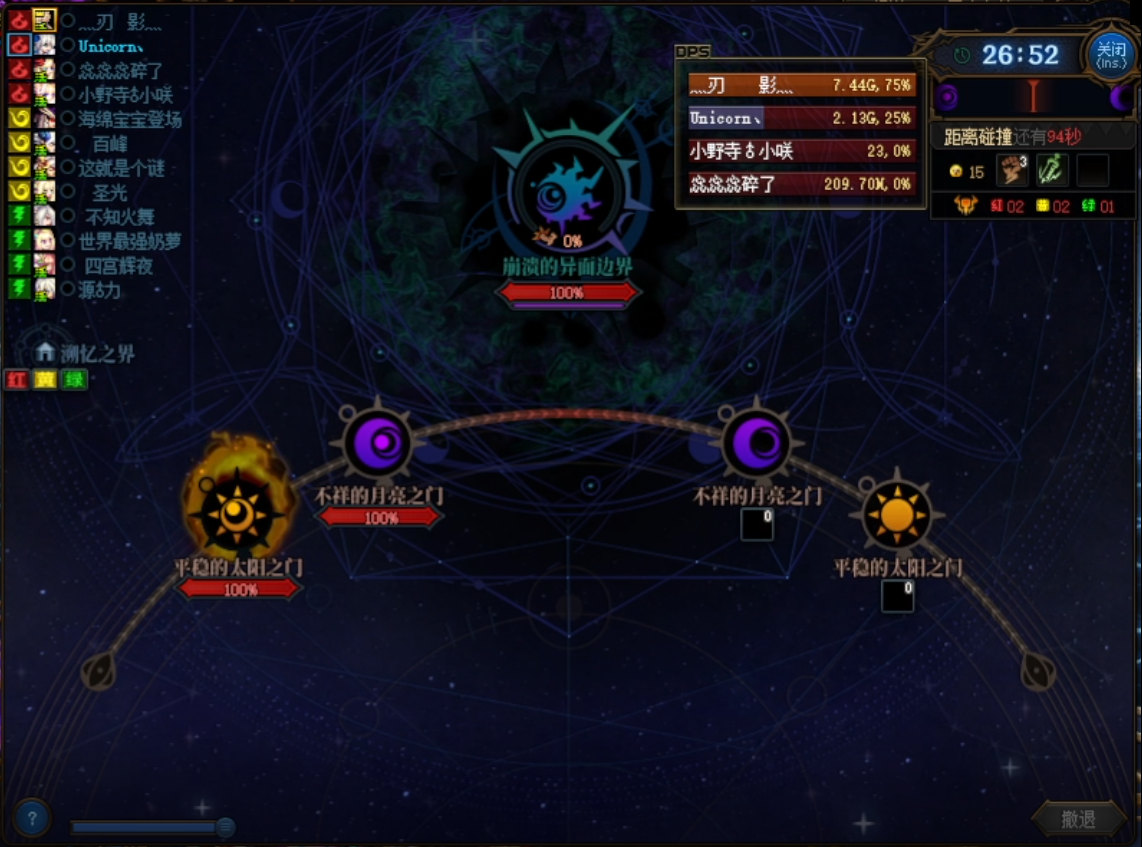The height and width of the screenshot is (847, 1142).
Task: Select the 崩溃的异面边界 boss node
Action: 568,192
